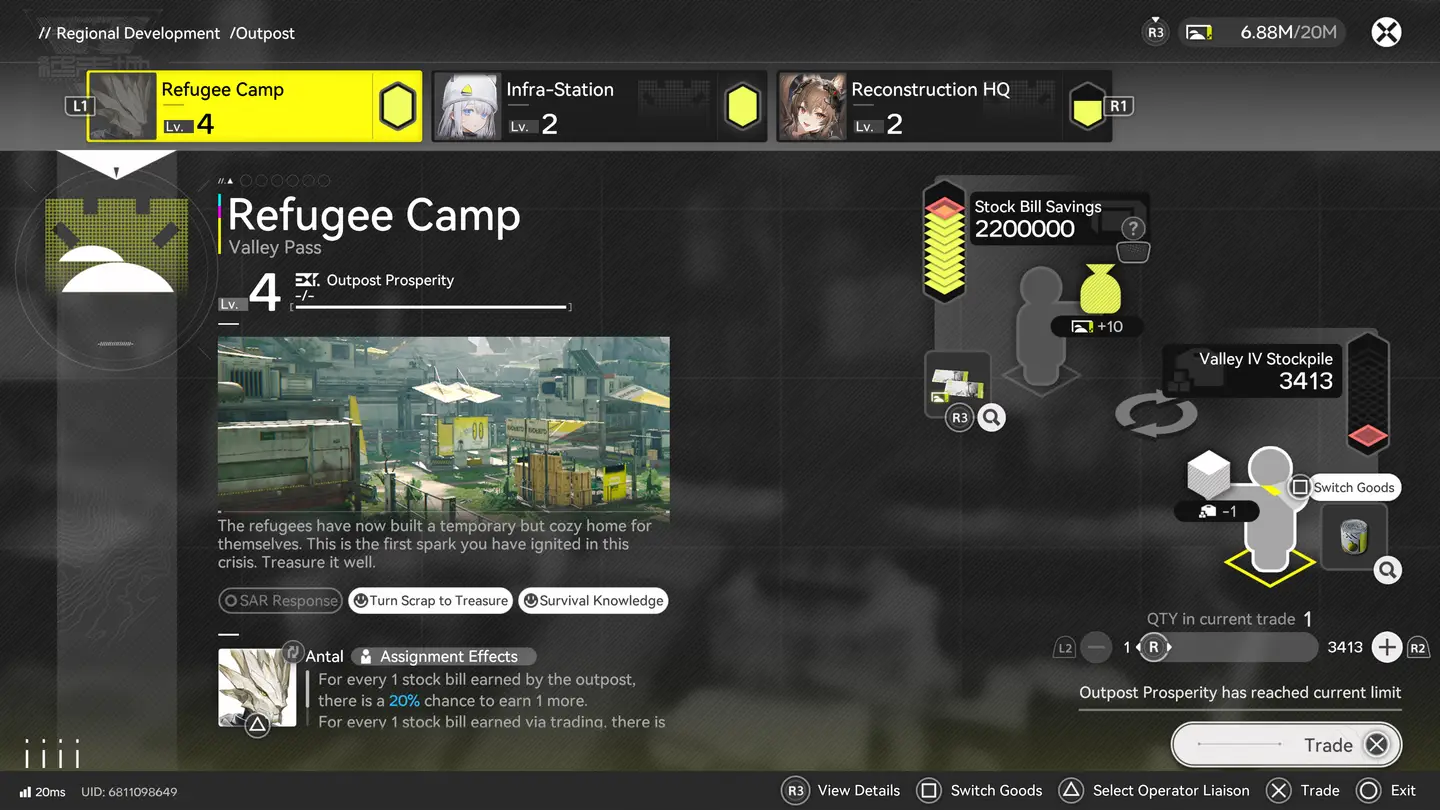Show the Turn Scrap to Treasure skill
The width and height of the screenshot is (1440, 810).
point(430,601)
